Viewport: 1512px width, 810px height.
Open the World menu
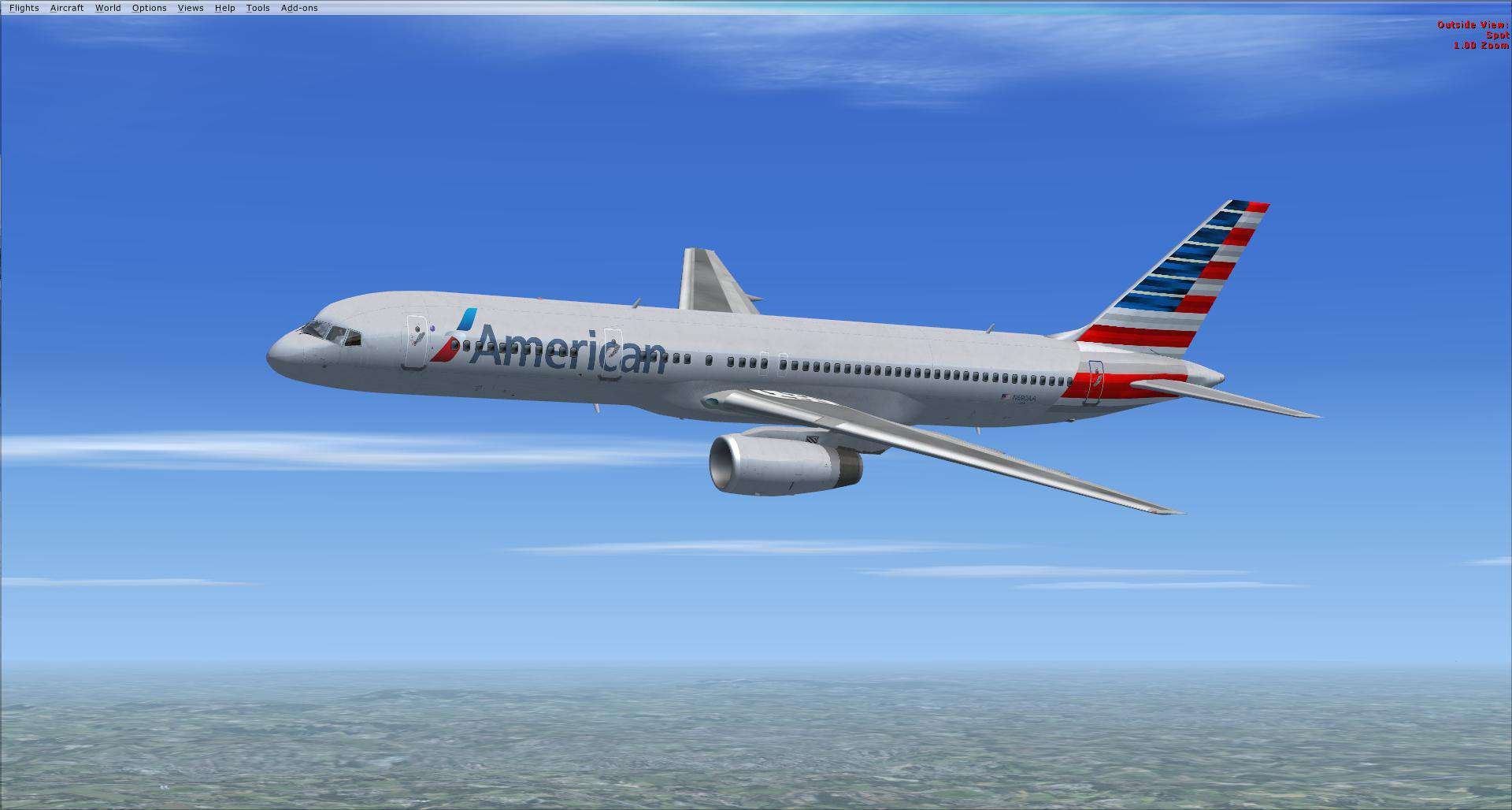[x=108, y=7]
